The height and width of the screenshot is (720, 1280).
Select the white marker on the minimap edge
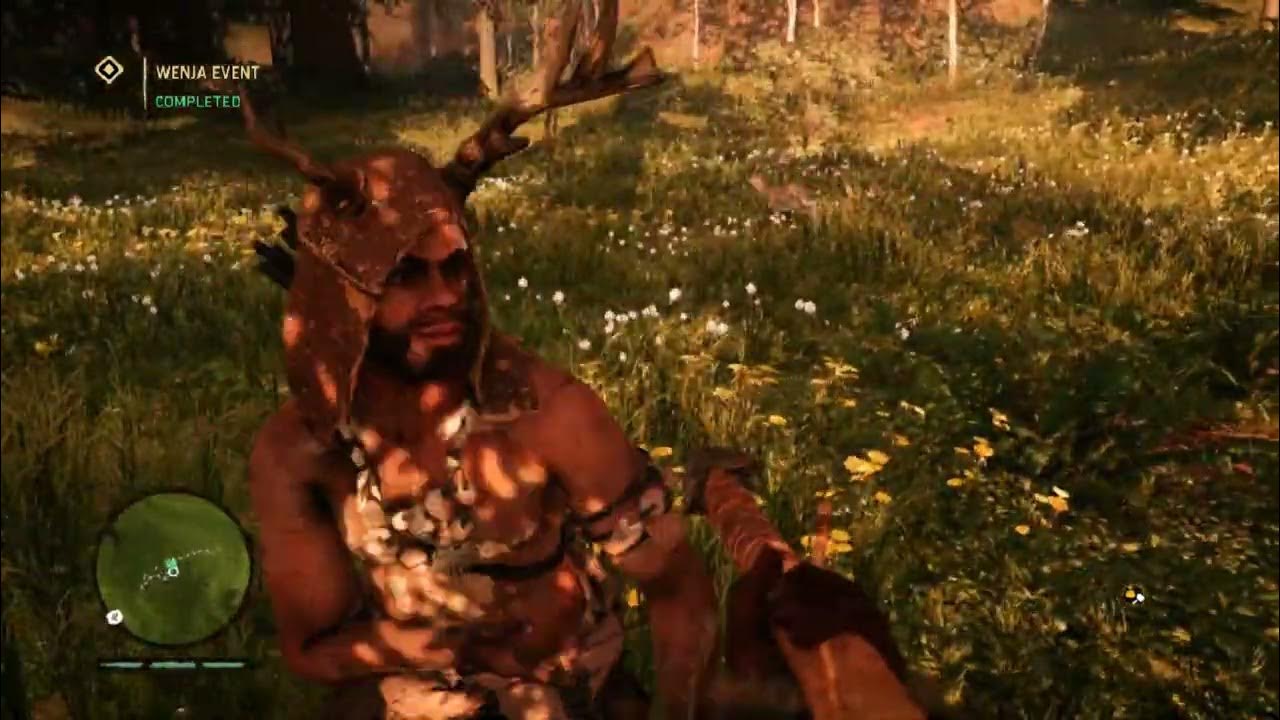pyautogui.click(x=115, y=617)
